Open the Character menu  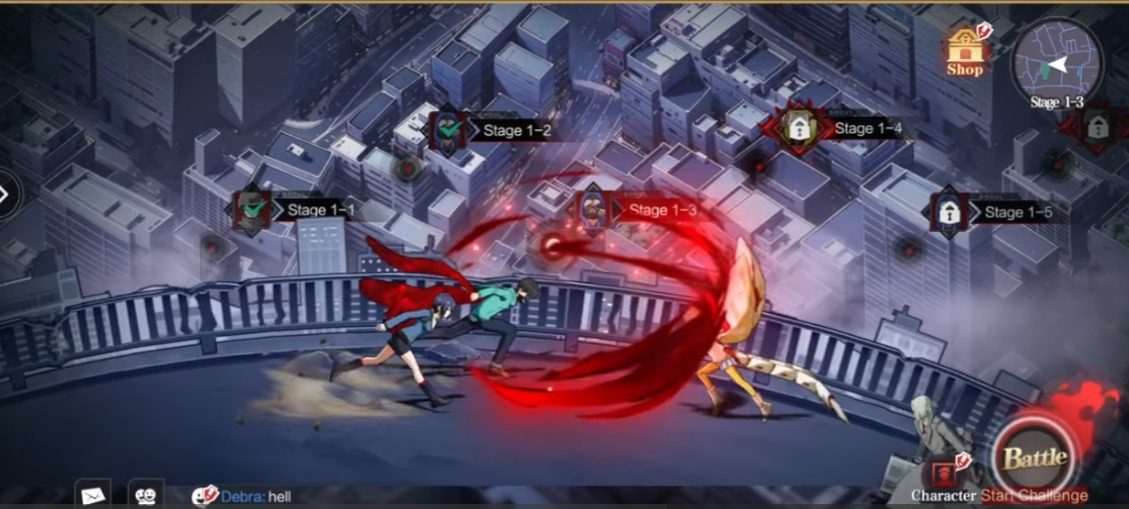click(942, 477)
